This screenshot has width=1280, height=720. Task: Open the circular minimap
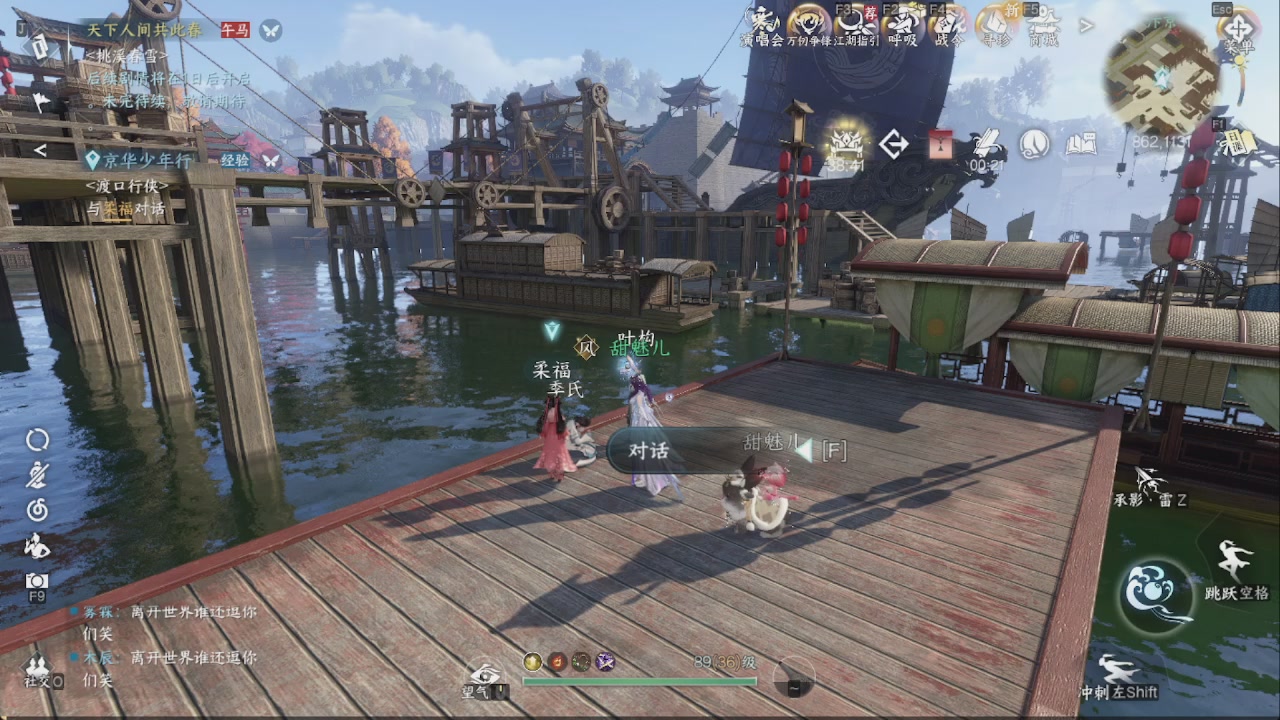1160,75
